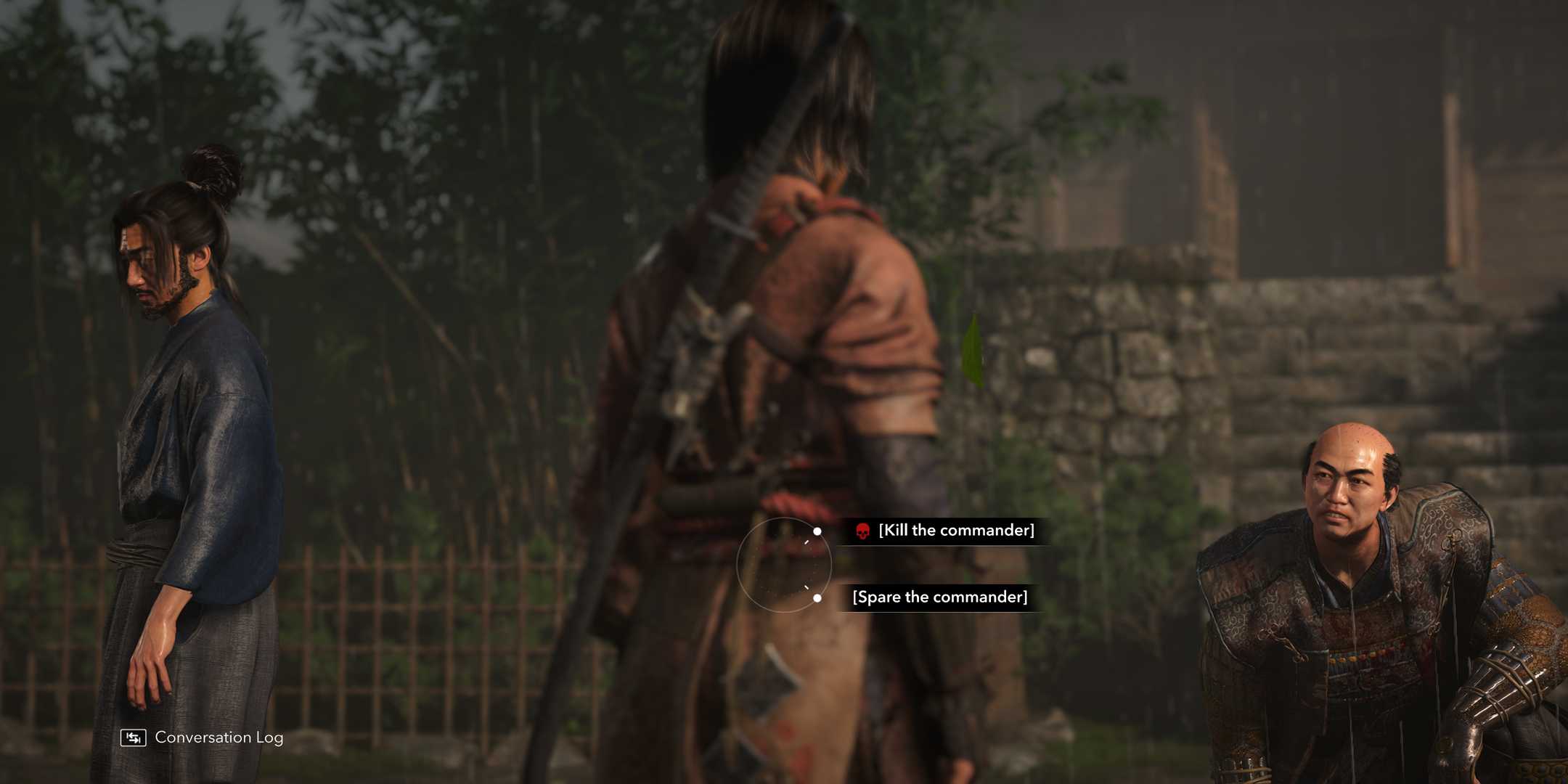This screenshot has height=784, width=1568.
Task: Click the skull glyph marking the lethal dialogue option
Action: coord(863,531)
